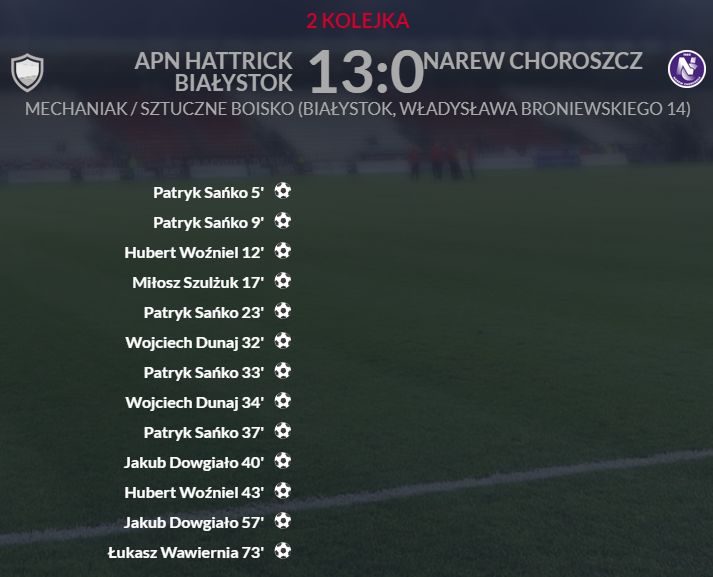Image resolution: width=713 pixels, height=577 pixels.
Task: Choose Wojciech Dunaj 32' goal entry
Action: point(194,342)
